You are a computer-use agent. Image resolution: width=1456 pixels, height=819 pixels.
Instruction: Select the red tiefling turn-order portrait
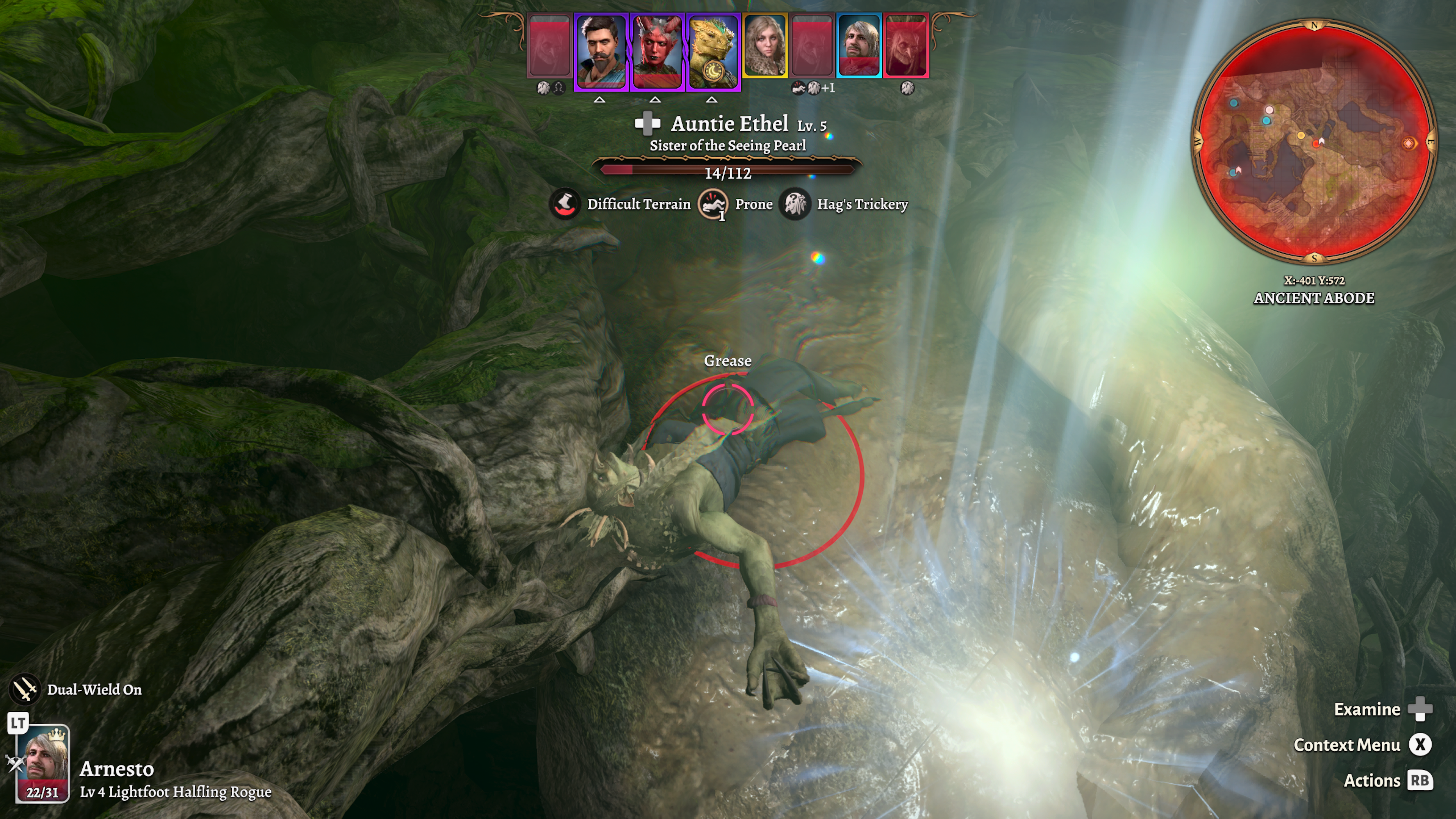[x=656, y=51]
